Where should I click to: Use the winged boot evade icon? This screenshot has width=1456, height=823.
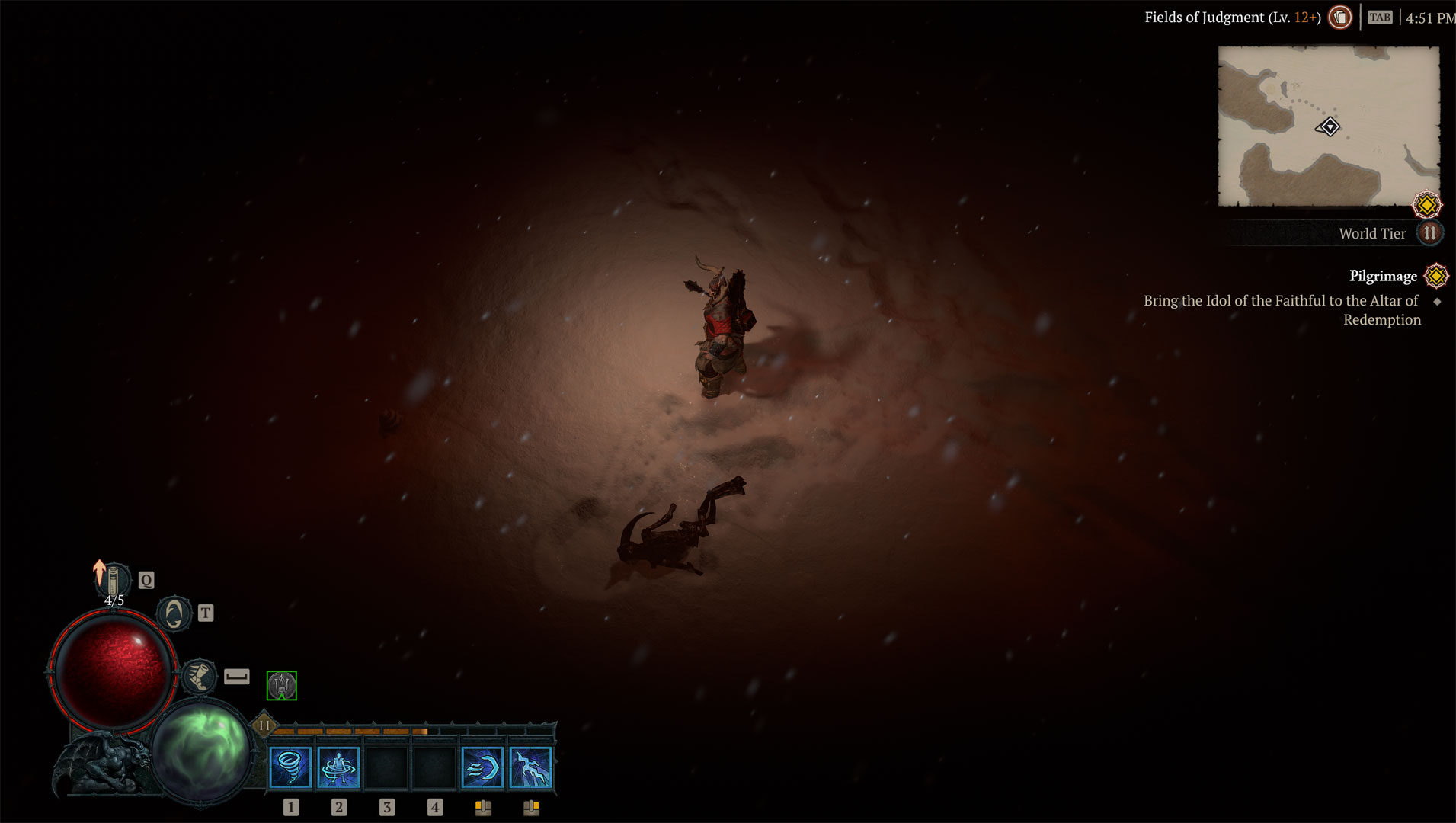click(200, 677)
